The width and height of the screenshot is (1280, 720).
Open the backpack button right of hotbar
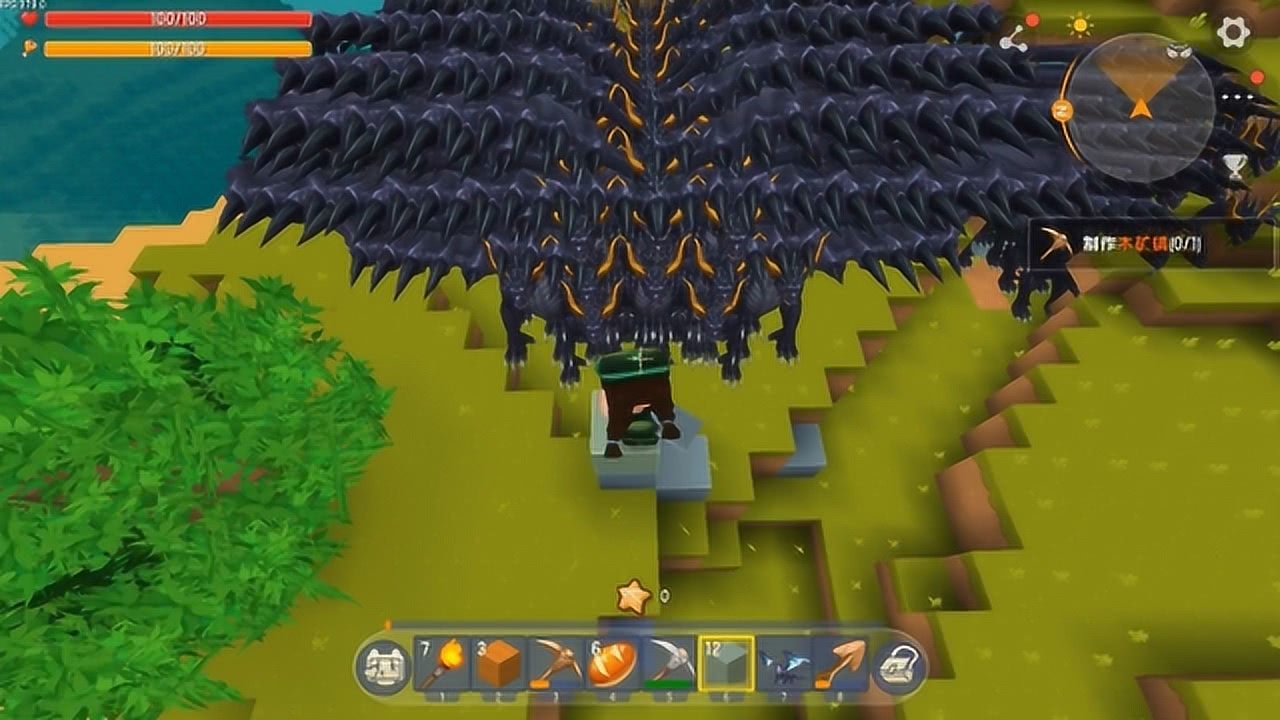coord(899,666)
